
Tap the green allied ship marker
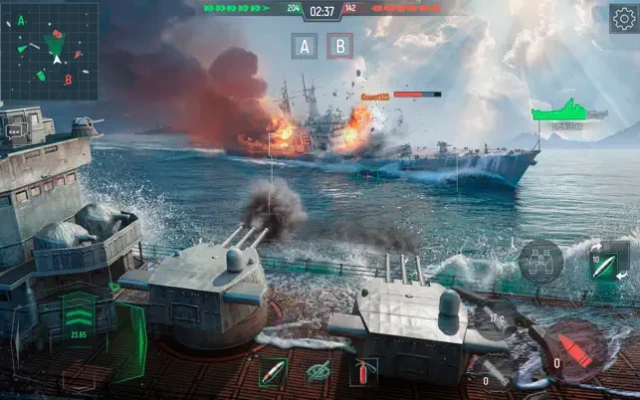click(x=567, y=112)
